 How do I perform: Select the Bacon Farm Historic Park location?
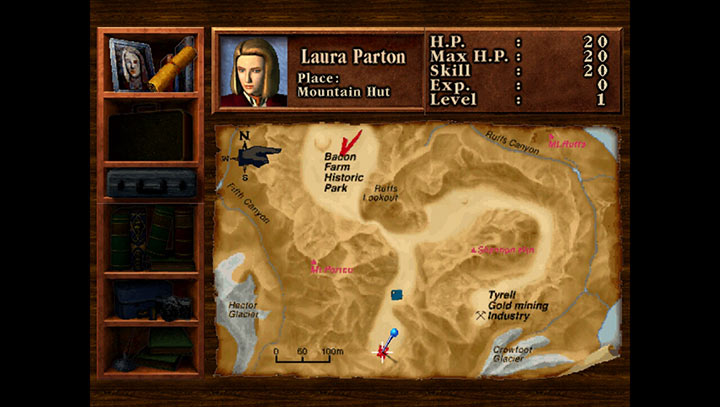click(x=343, y=170)
